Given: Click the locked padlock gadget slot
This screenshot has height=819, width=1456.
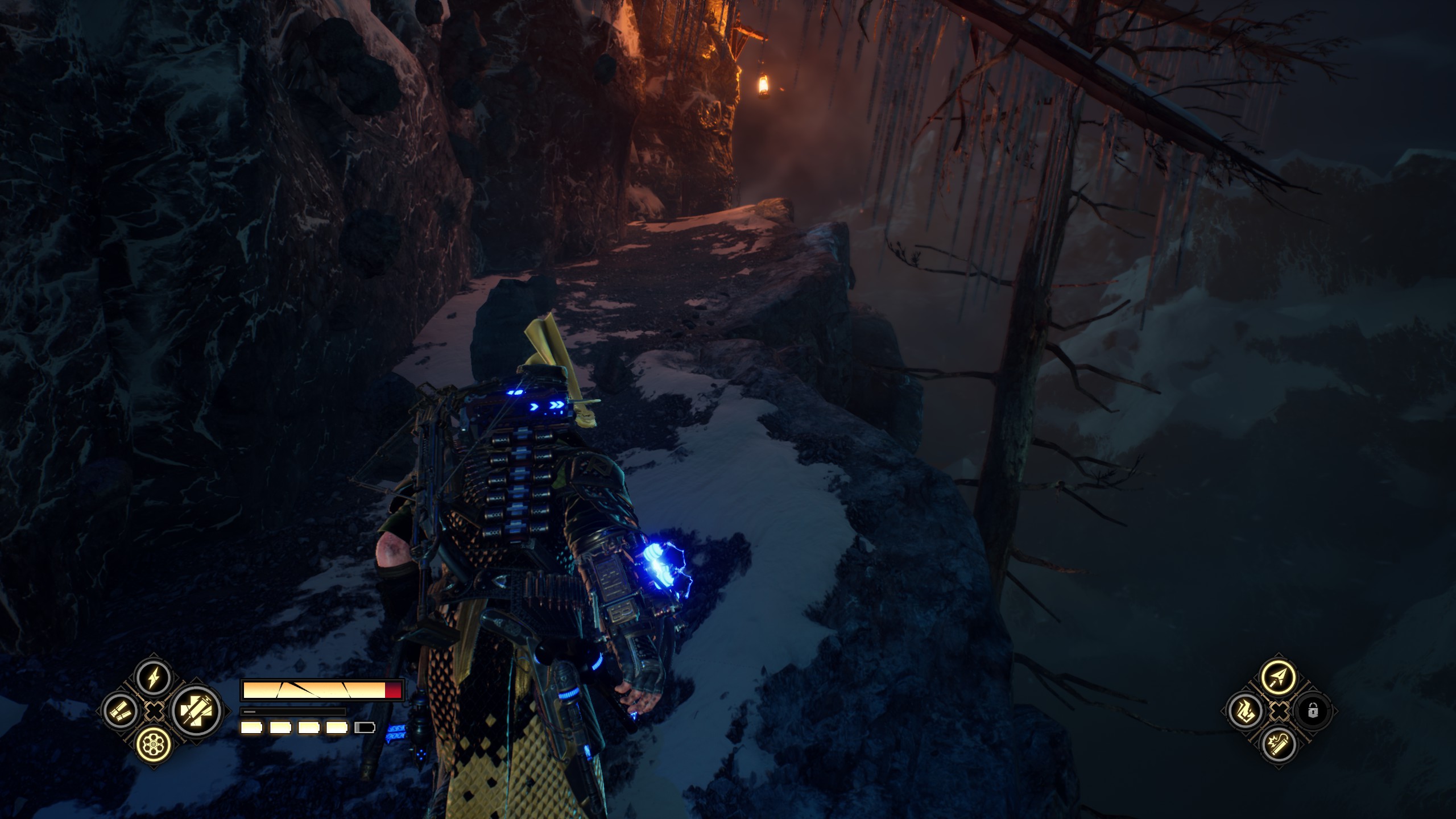Looking at the screenshot, I should [1313, 711].
